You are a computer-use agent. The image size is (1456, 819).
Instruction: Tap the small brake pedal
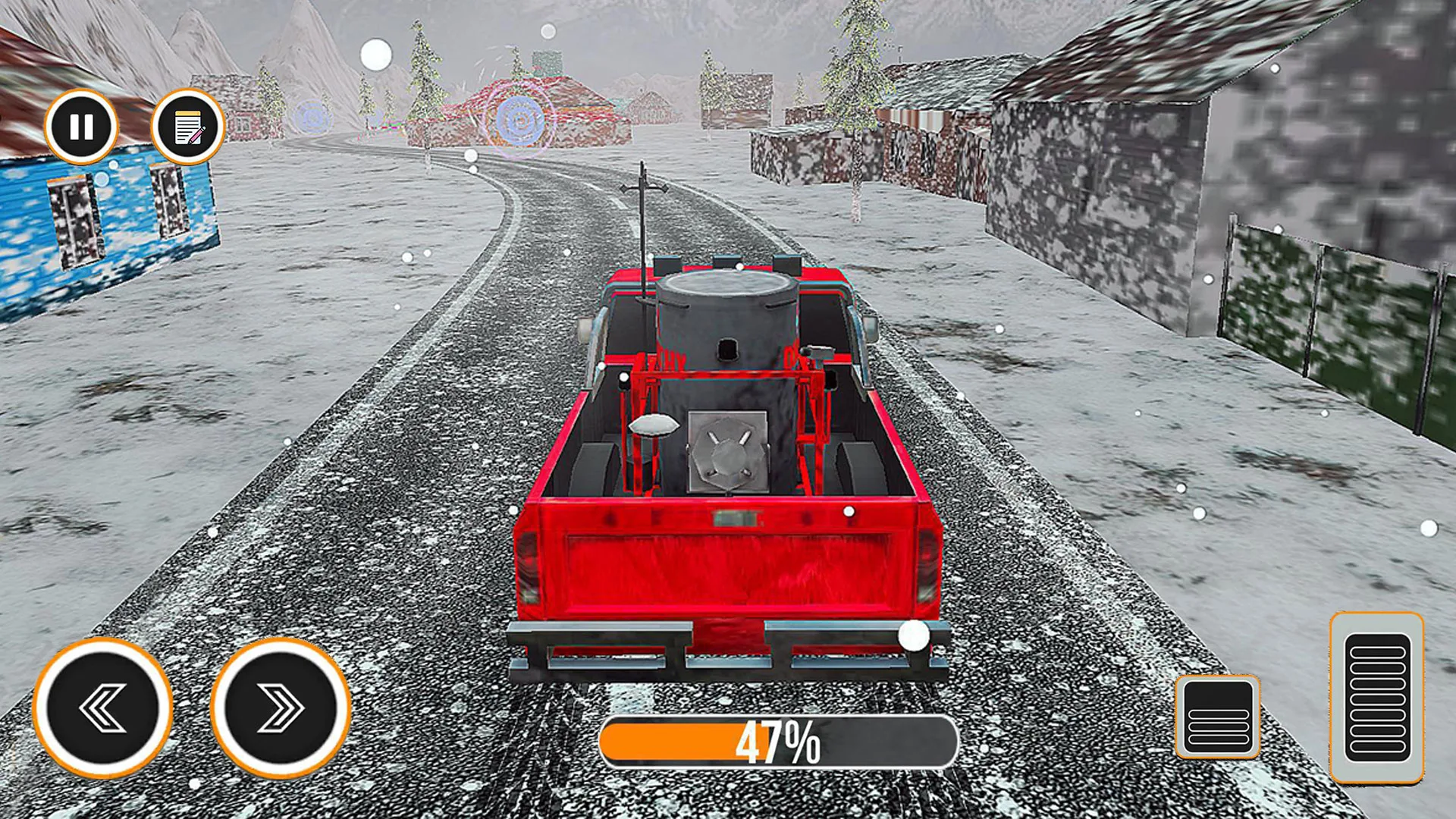coord(1218,717)
